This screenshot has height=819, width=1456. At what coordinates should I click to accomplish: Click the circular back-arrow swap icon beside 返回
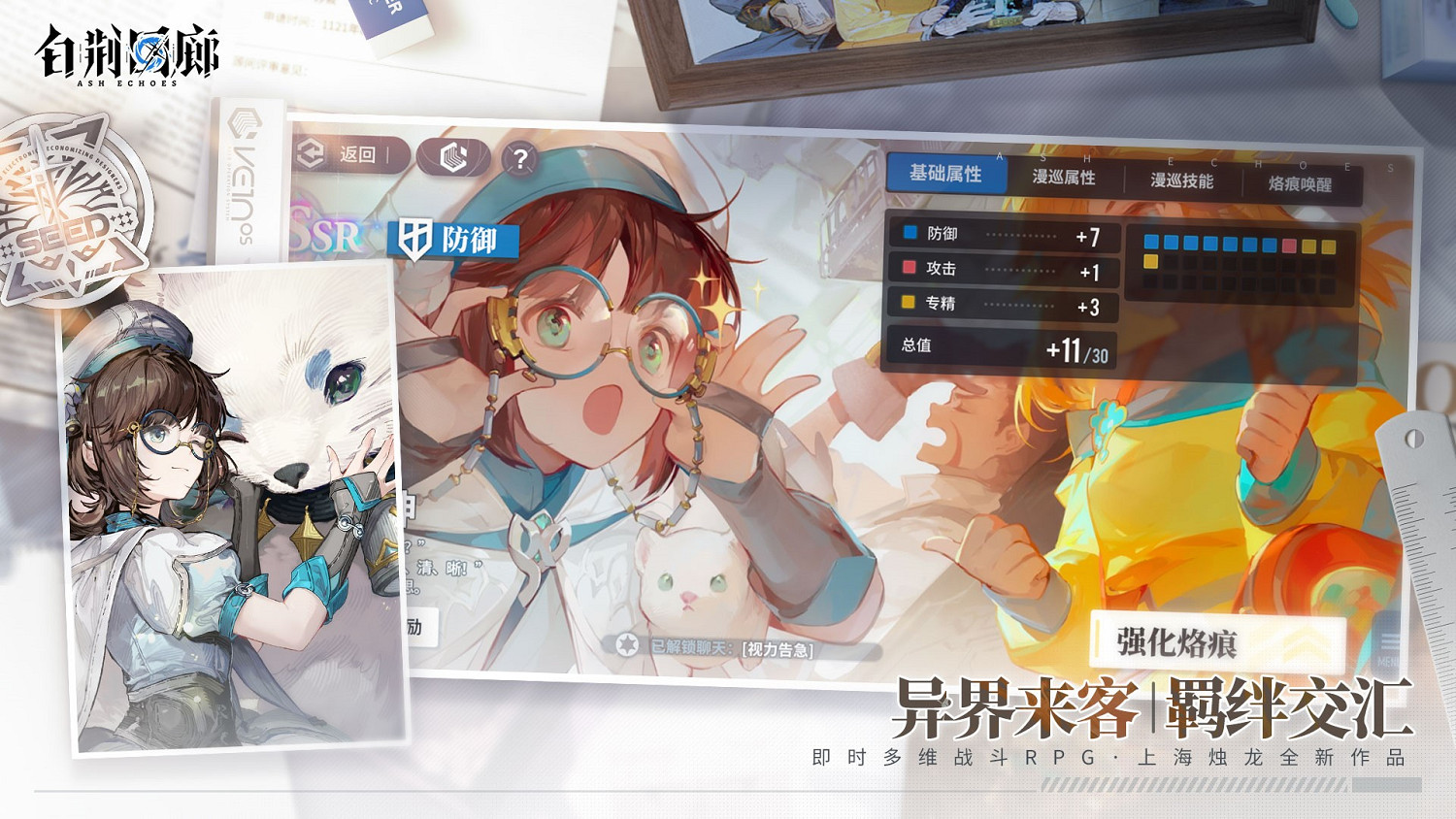tap(309, 153)
